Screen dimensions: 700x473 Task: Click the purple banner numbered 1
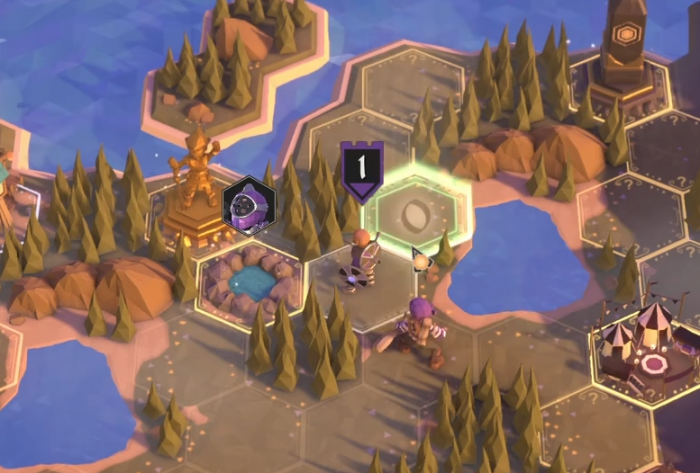(361, 165)
